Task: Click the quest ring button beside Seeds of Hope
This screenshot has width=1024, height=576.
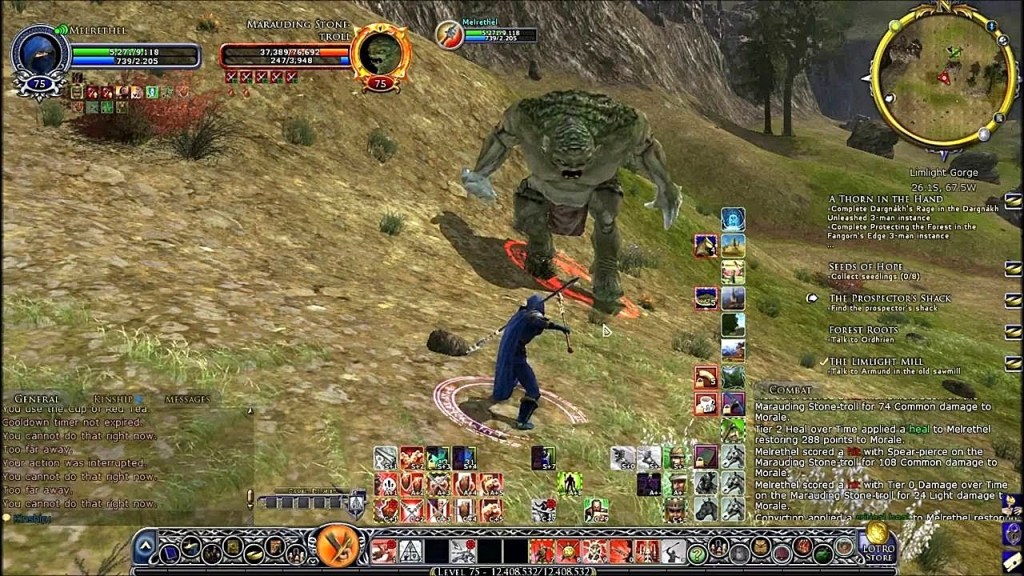Action: tap(1012, 268)
